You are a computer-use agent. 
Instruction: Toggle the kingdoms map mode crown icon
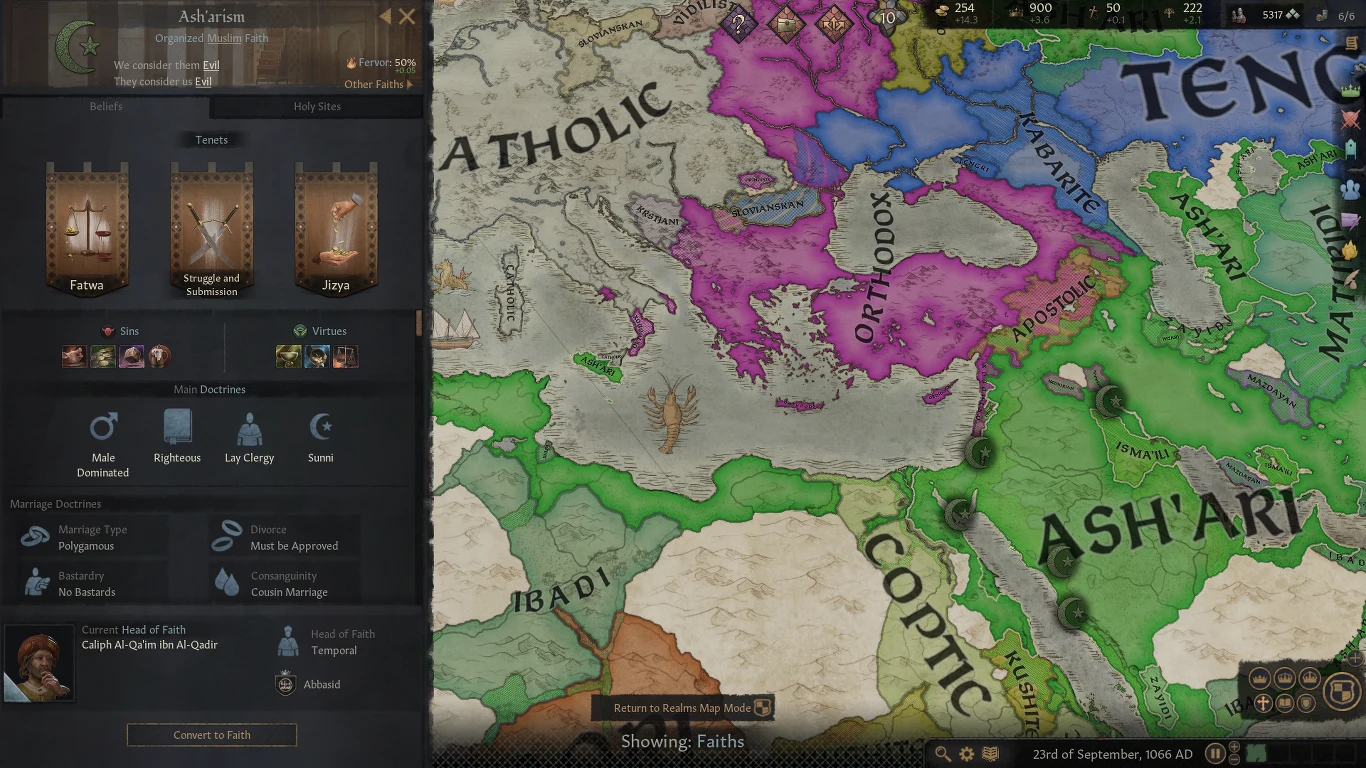pos(1285,678)
